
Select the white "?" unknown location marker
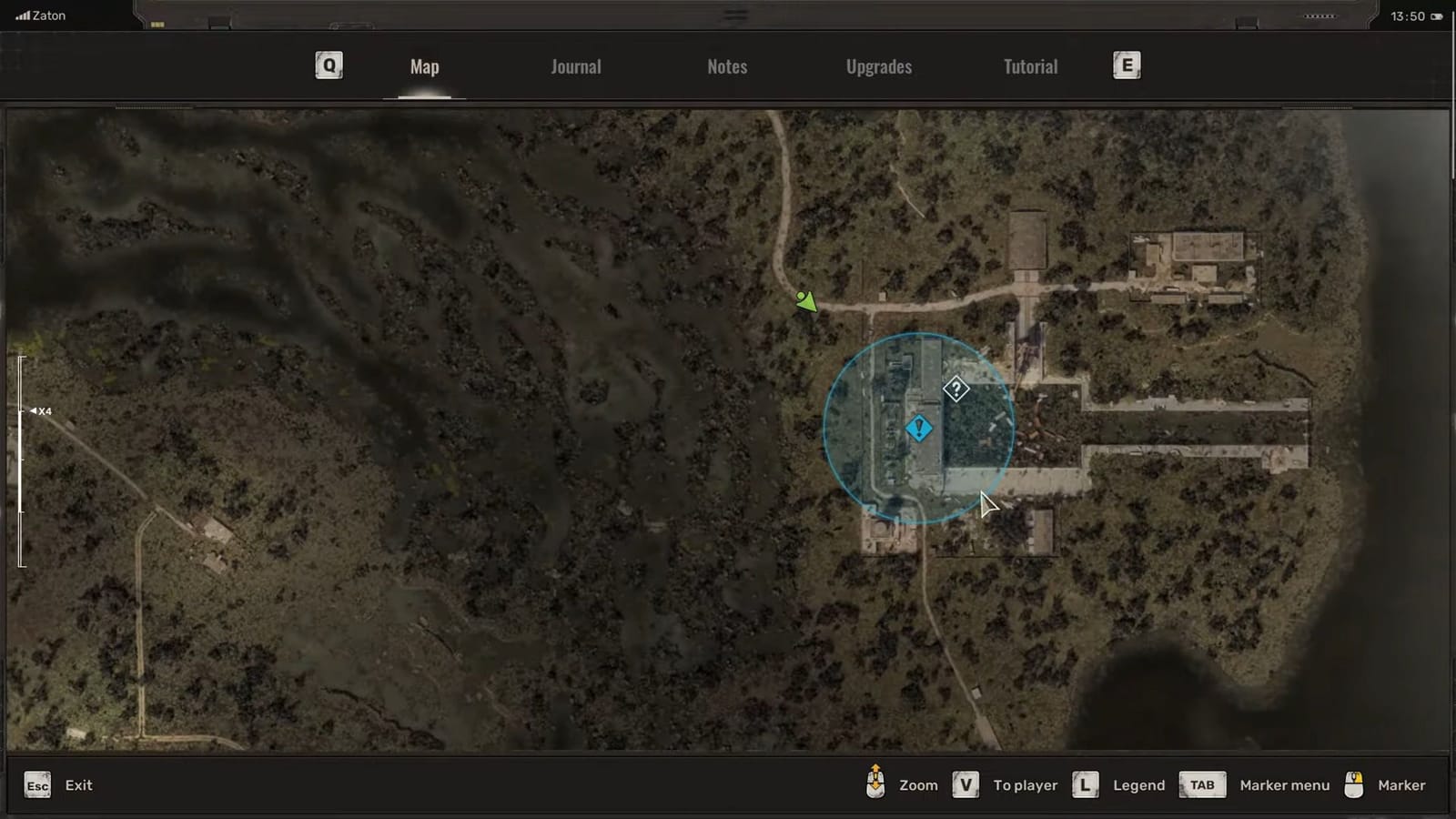955,389
